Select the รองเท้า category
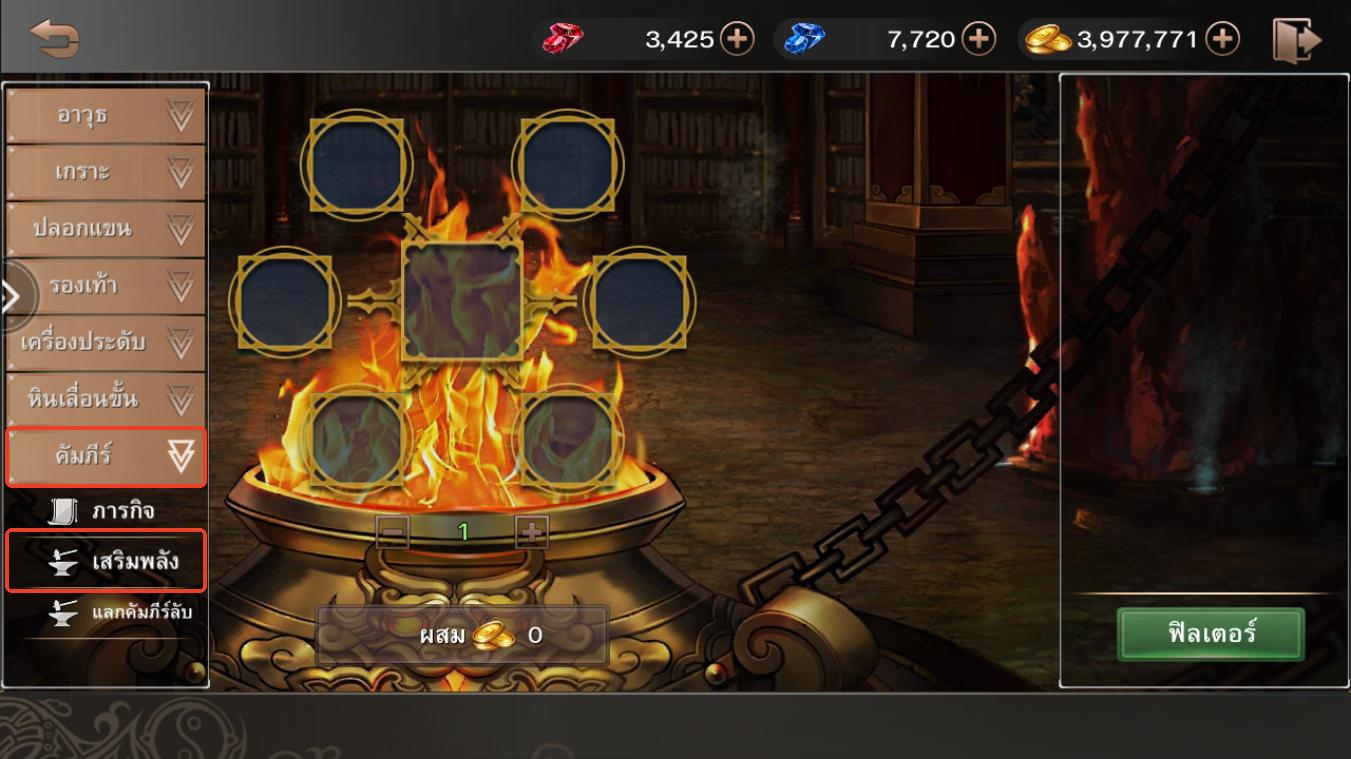Image resolution: width=1351 pixels, height=759 pixels. pos(106,286)
